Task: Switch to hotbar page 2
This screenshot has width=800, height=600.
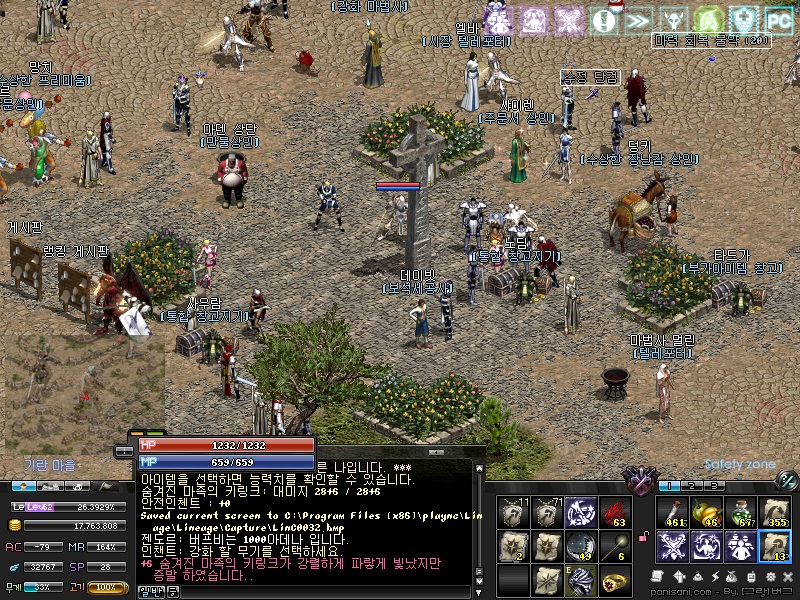Action: coord(690,485)
